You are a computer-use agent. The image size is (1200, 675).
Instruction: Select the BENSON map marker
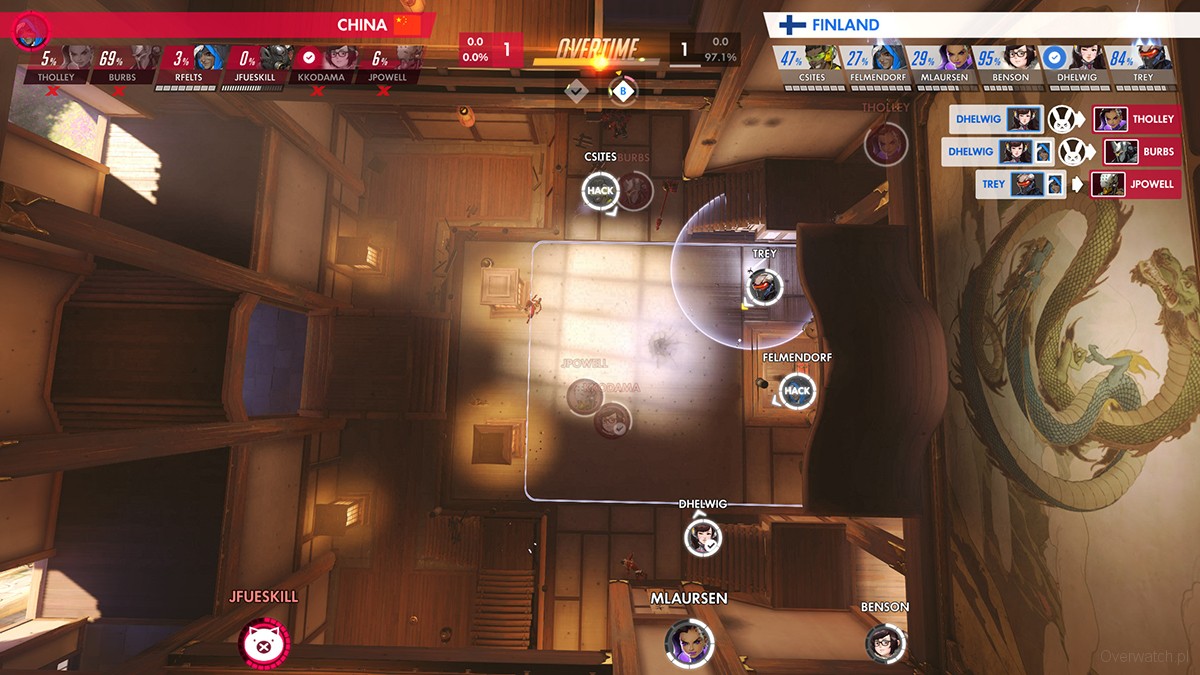tap(885, 643)
